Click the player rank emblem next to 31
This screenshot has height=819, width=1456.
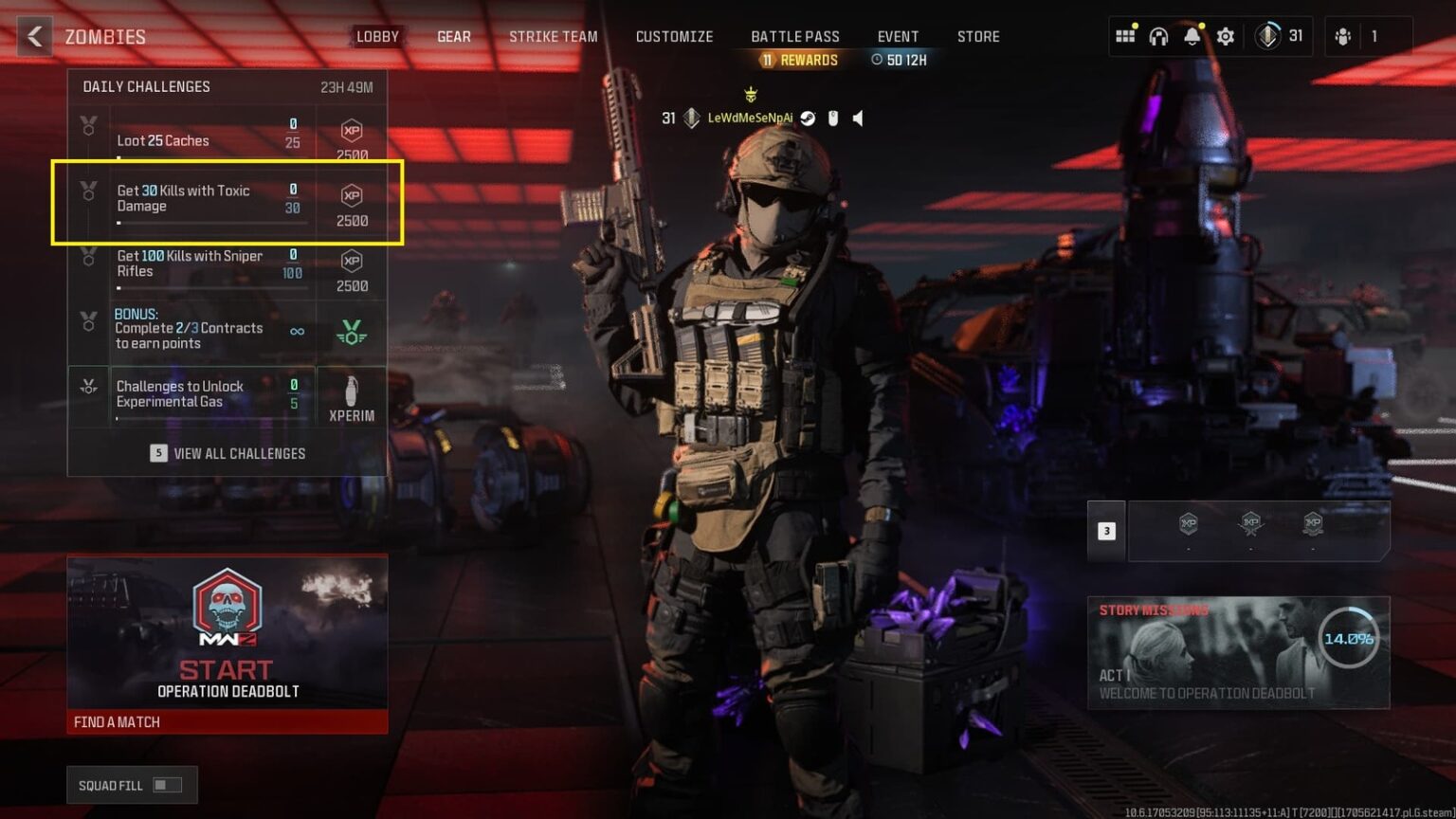[x=1268, y=35]
